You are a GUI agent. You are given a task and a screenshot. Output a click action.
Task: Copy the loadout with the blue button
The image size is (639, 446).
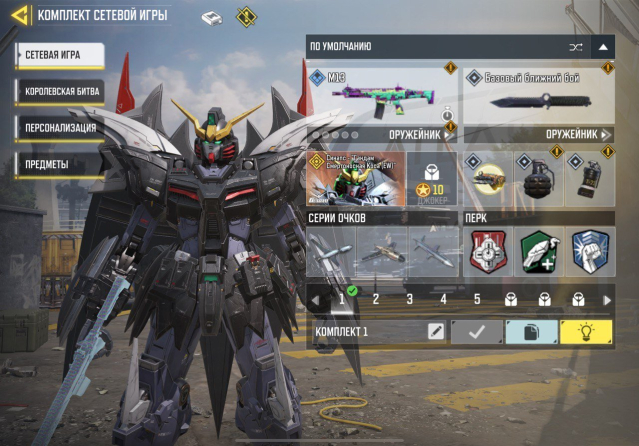tap(531, 332)
